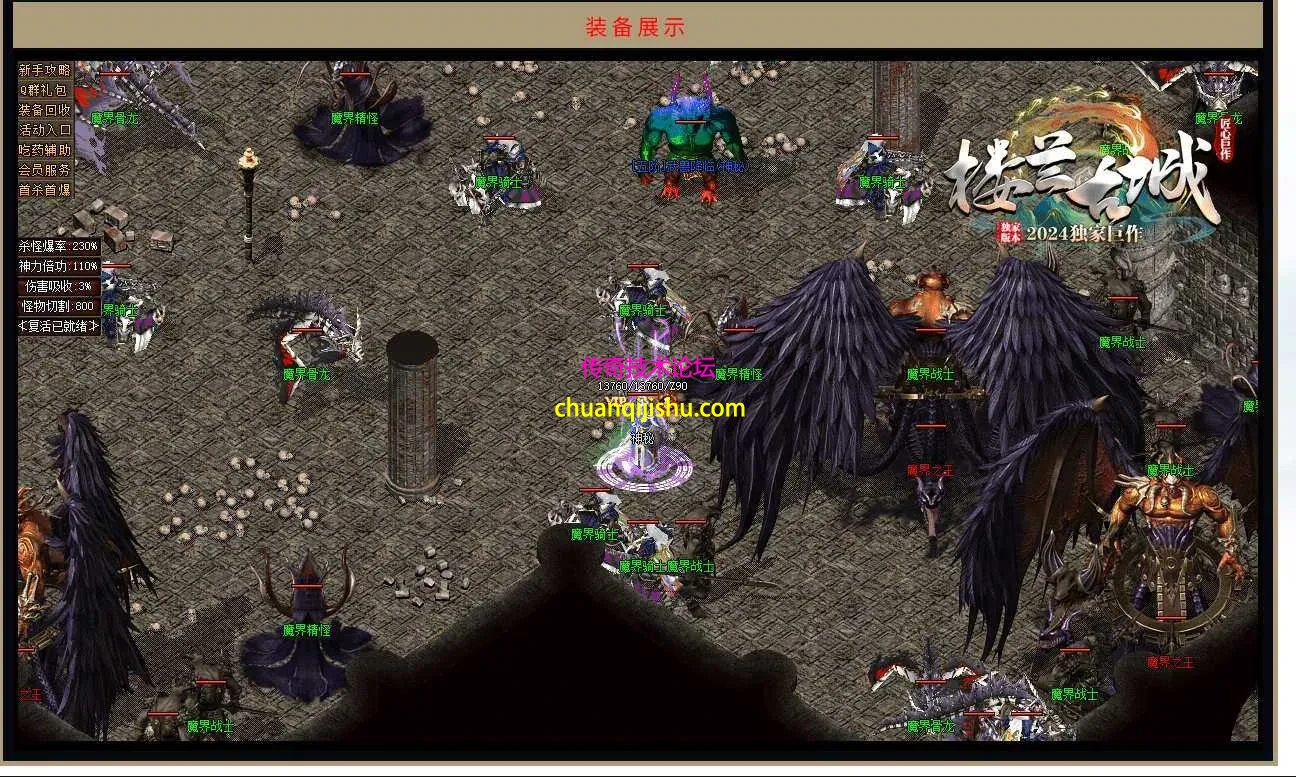
Task: Open 吃药辅助 potion assist settings
Action: 45,150
